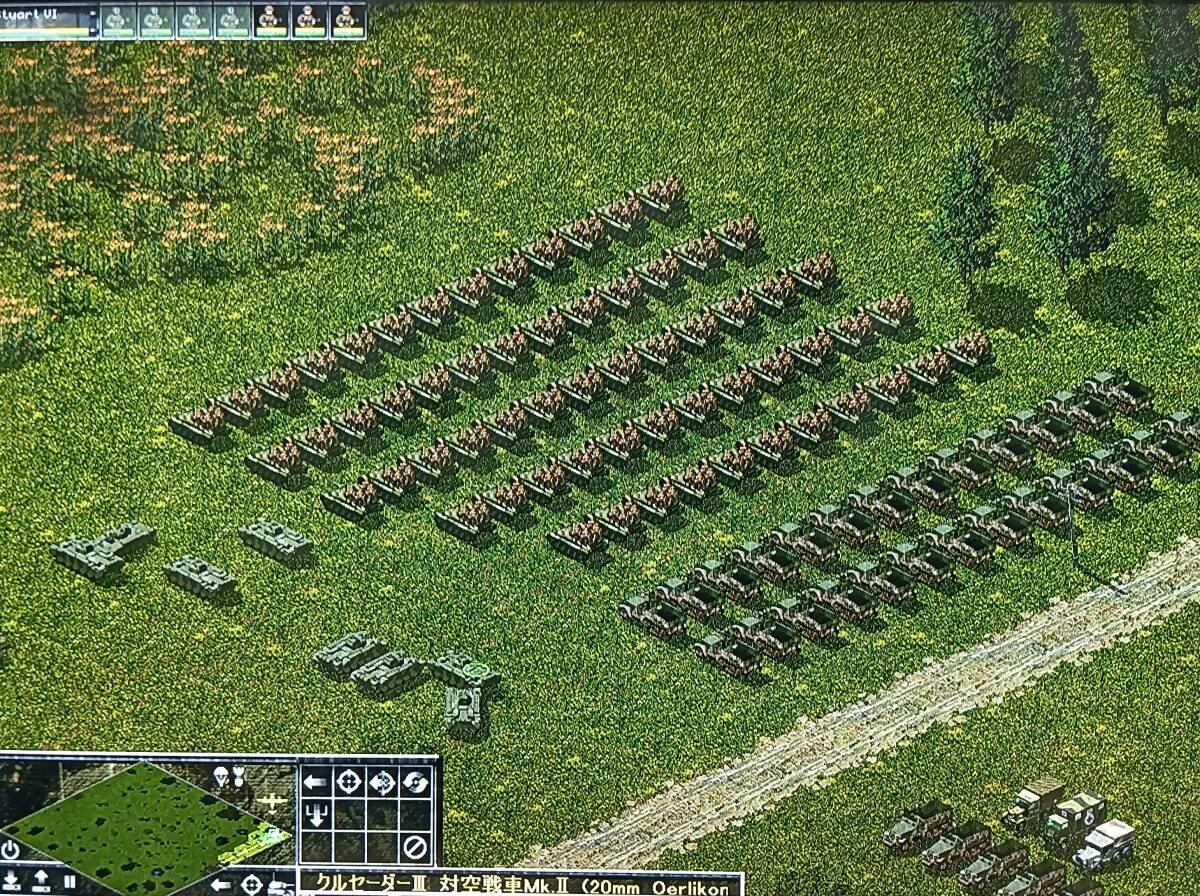This screenshot has height=896, width=1200.
Task: Click the circular rotate arrows command
Action: [x=415, y=781]
